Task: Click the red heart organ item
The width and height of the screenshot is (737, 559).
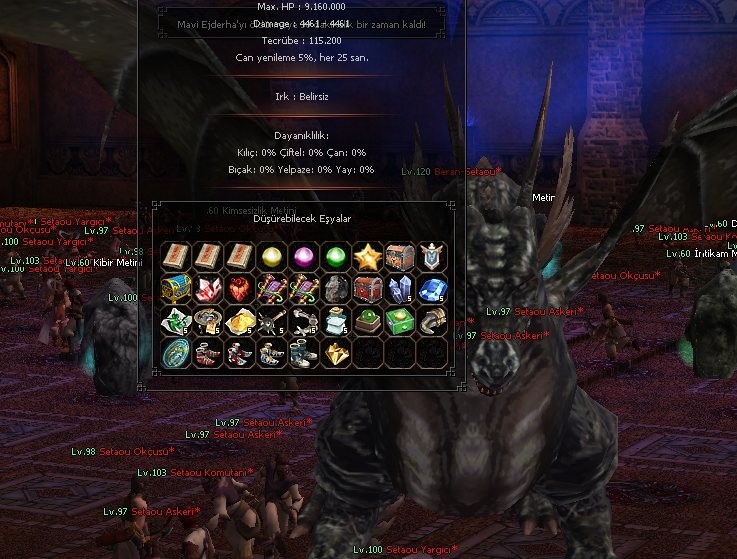Action: coord(240,288)
